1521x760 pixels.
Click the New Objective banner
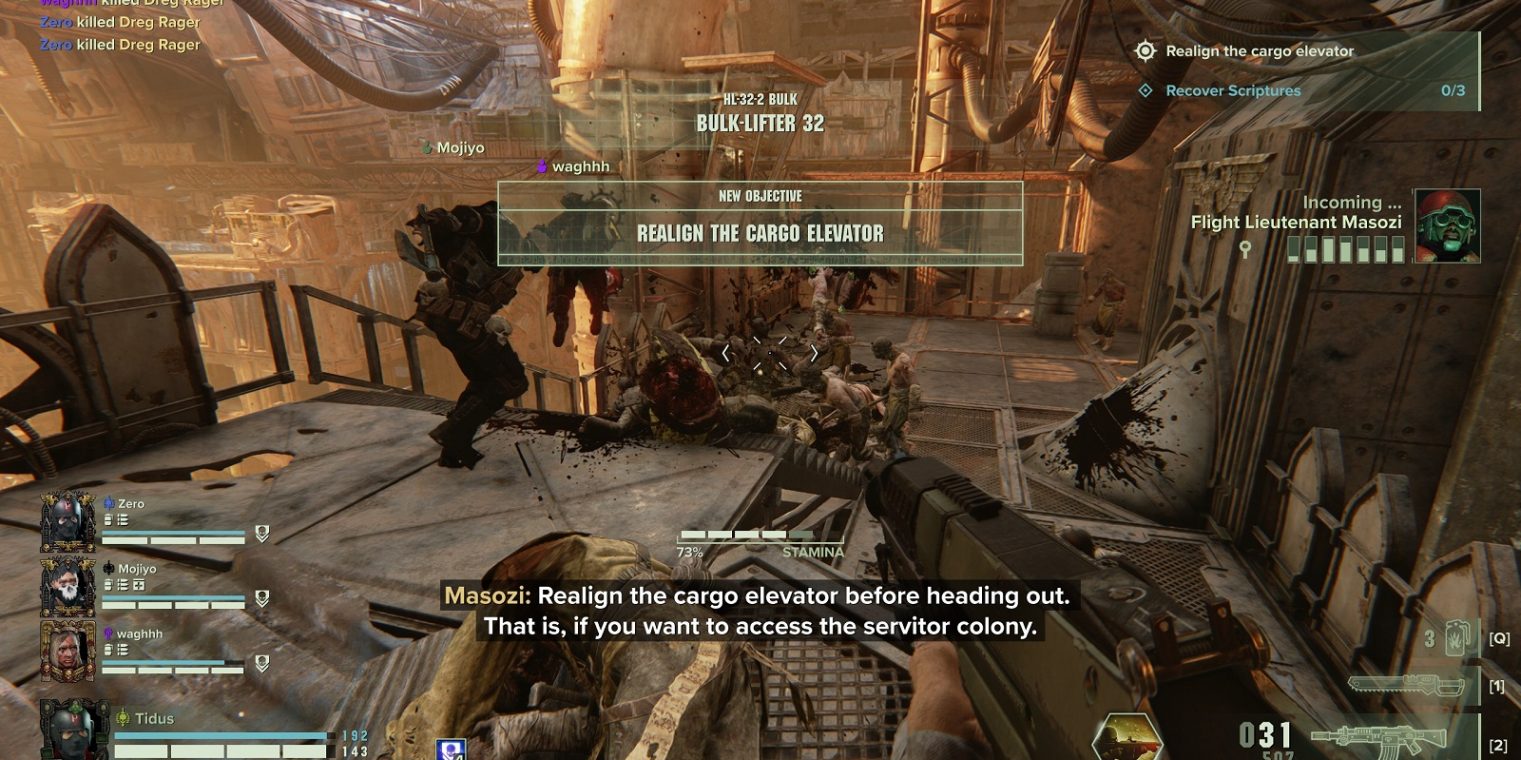pos(760,223)
